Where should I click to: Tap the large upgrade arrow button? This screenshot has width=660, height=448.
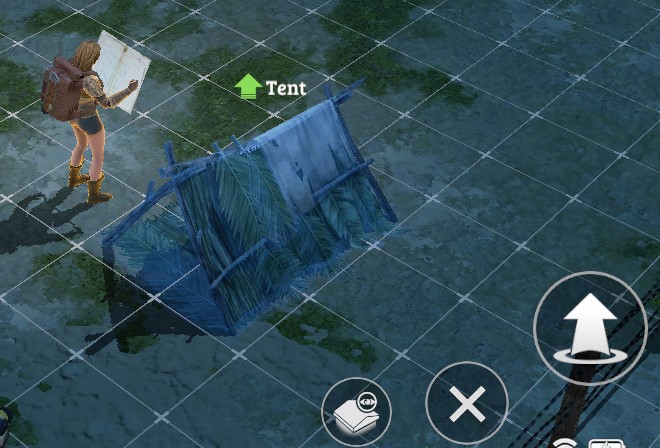tap(589, 327)
